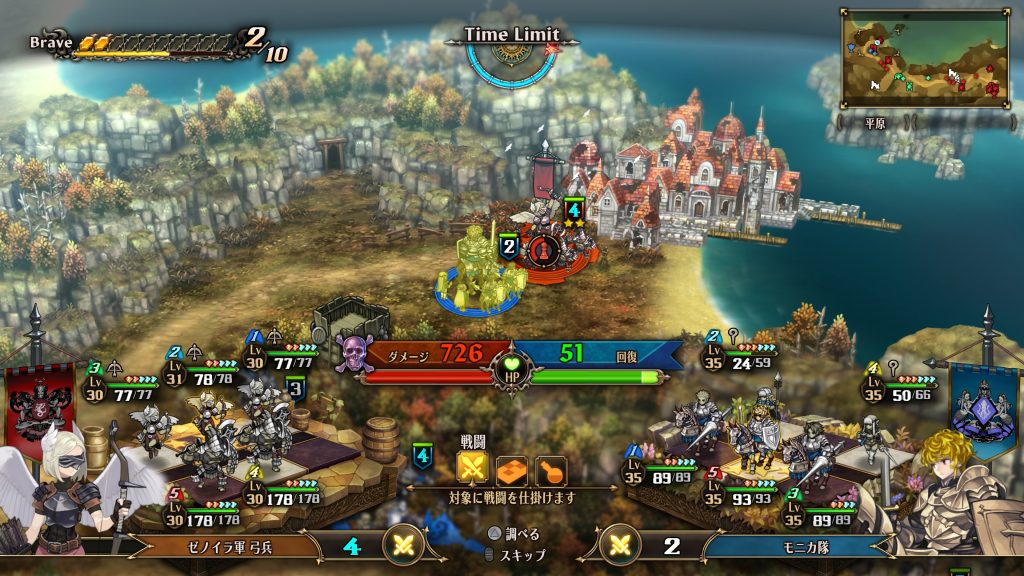This screenshot has width=1024, height=576.
Task: Select the 戦闘 crossed swords battle command
Action: [x=473, y=468]
